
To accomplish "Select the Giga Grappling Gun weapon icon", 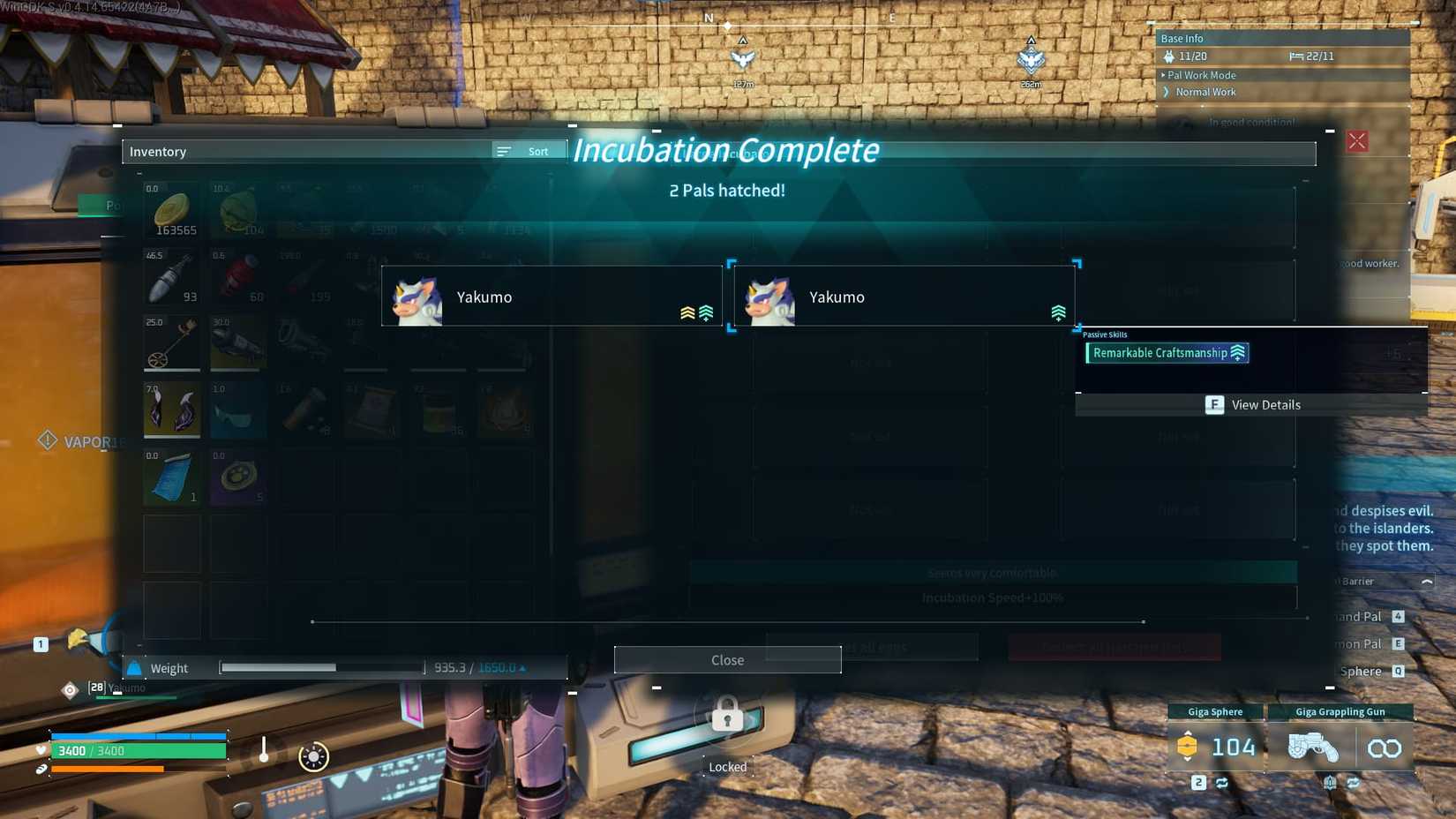I will pyautogui.click(x=1314, y=747).
